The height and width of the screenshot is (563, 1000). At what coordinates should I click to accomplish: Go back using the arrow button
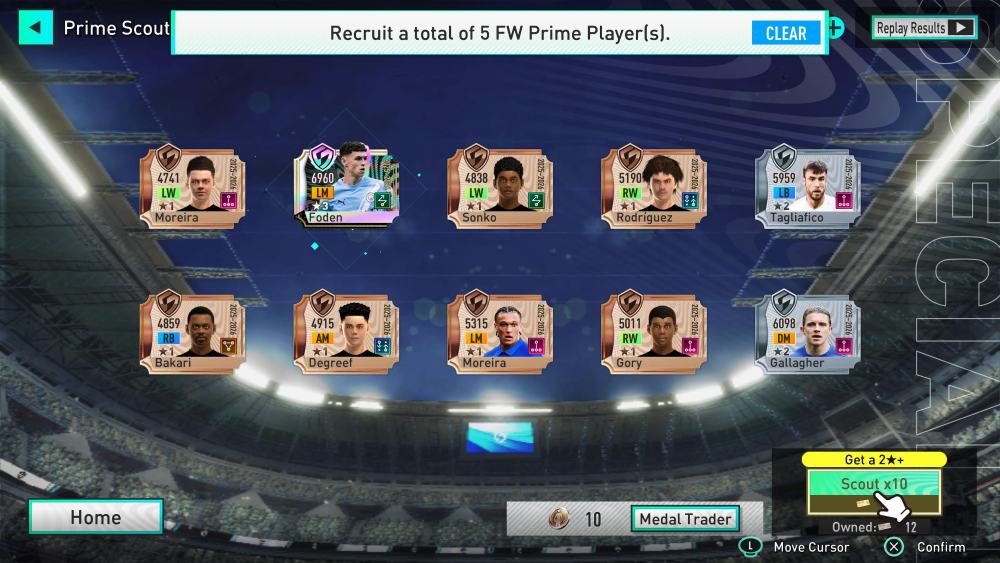(x=35, y=27)
